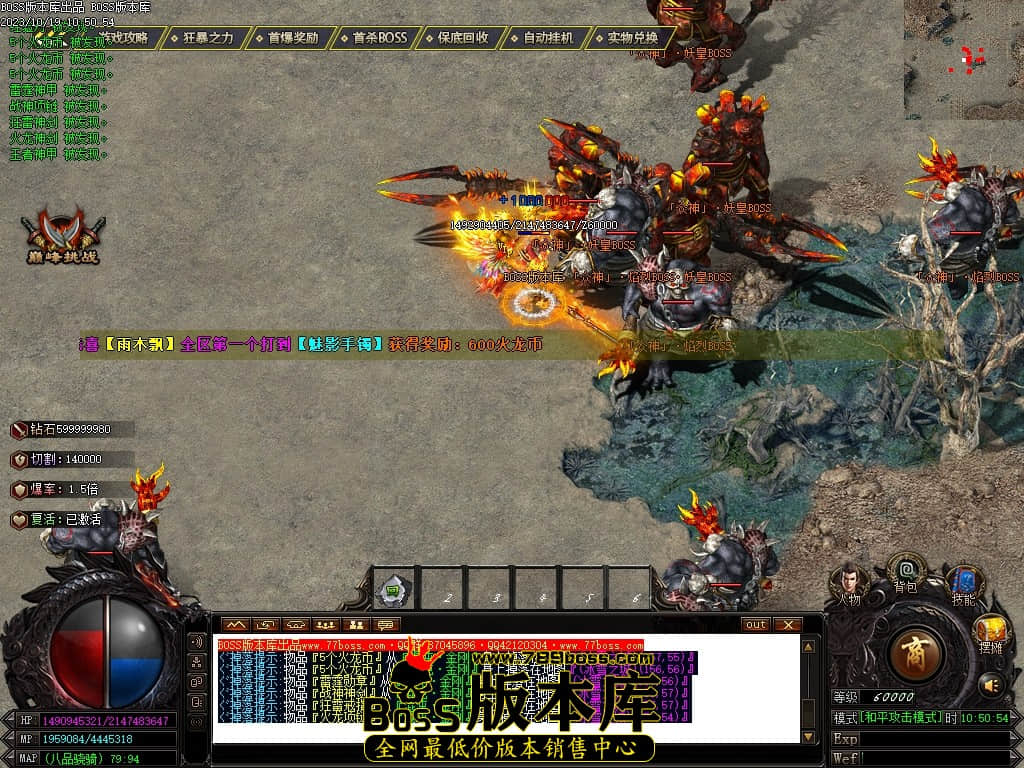Toggle the sound speaker icon
The height and width of the screenshot is (768, 1024).
coord(991,685)
